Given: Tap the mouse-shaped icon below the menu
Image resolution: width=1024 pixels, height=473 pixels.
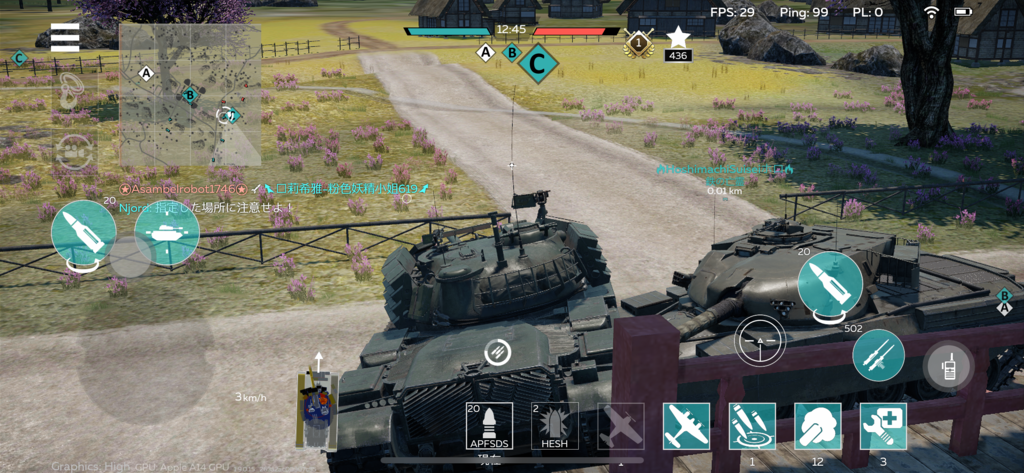Looking at the screenshot, I should 68,91.
